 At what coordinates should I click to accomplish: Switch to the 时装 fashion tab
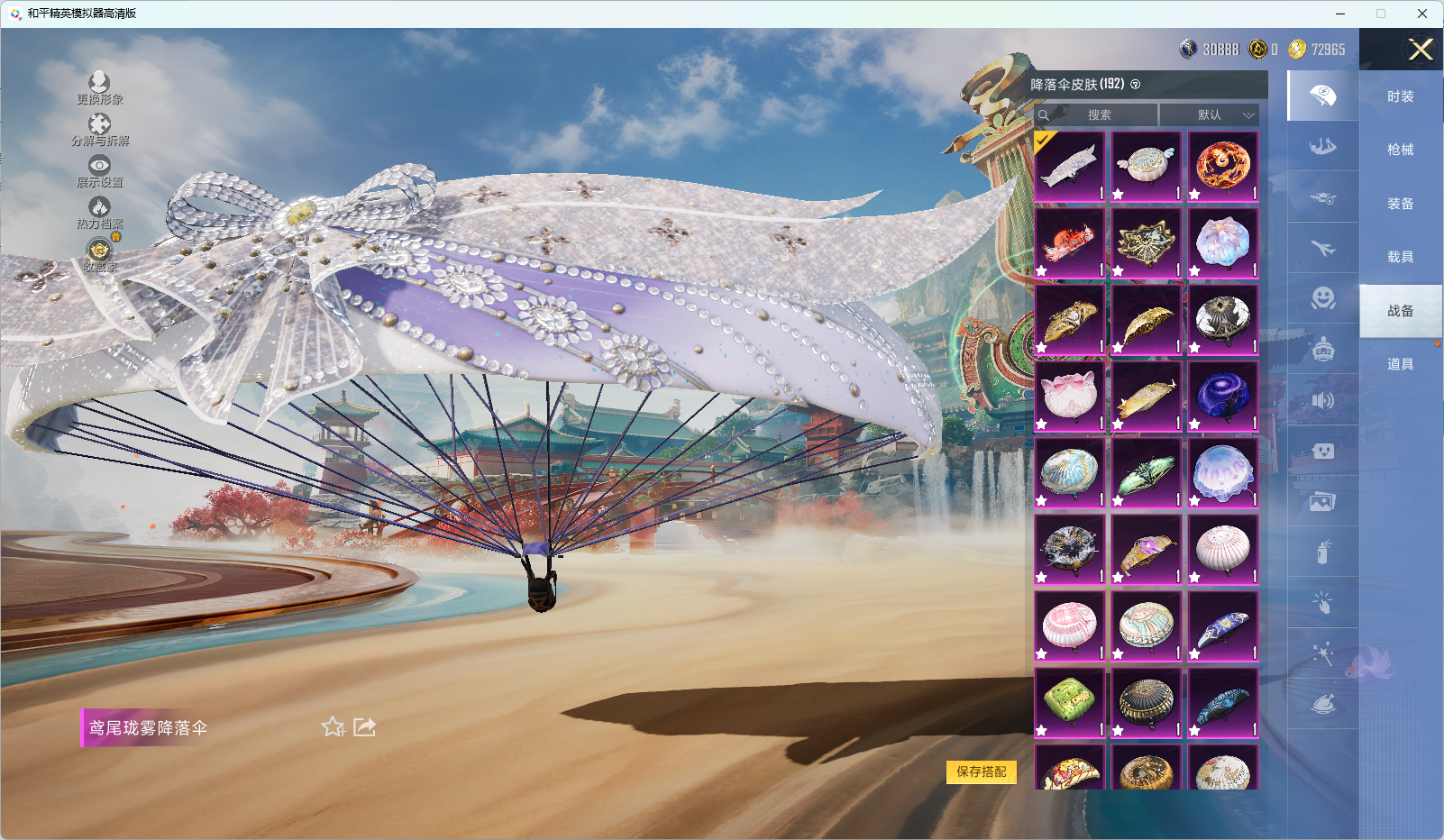coord(1400,96)
